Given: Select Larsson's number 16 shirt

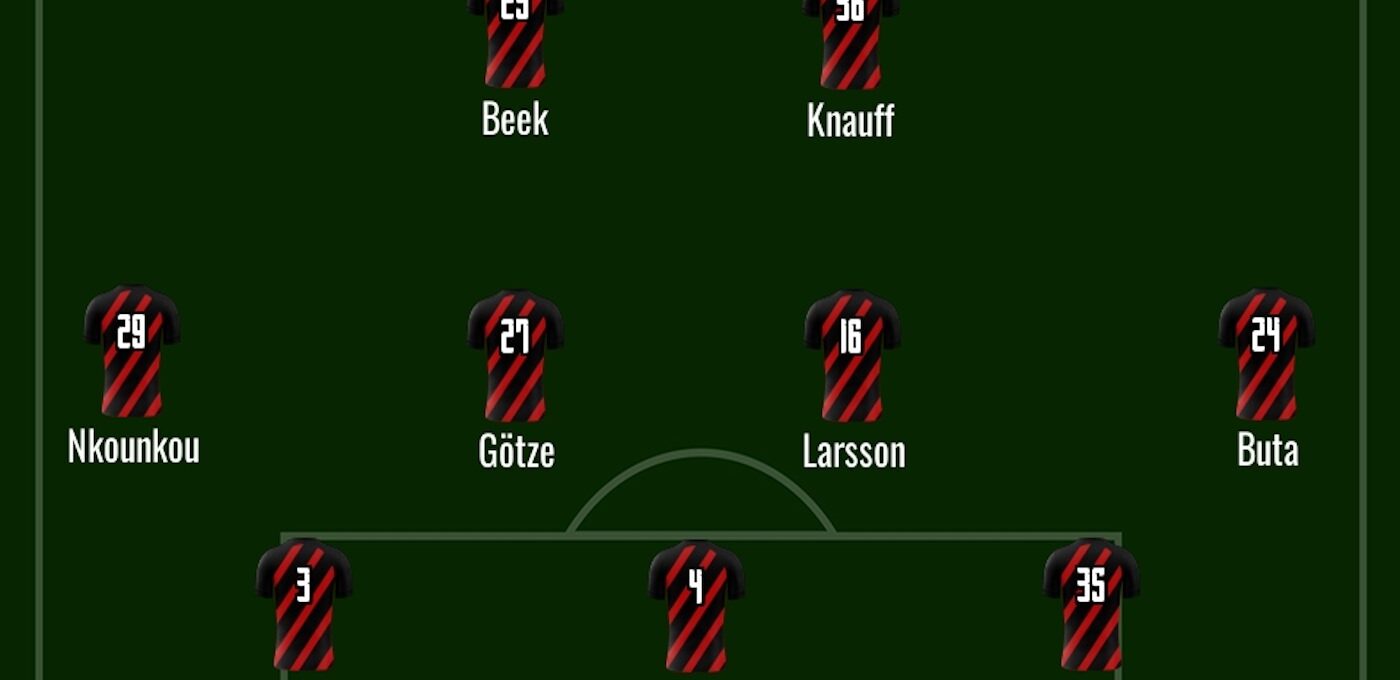Looking at the screenshot, I should coord(852,356).
